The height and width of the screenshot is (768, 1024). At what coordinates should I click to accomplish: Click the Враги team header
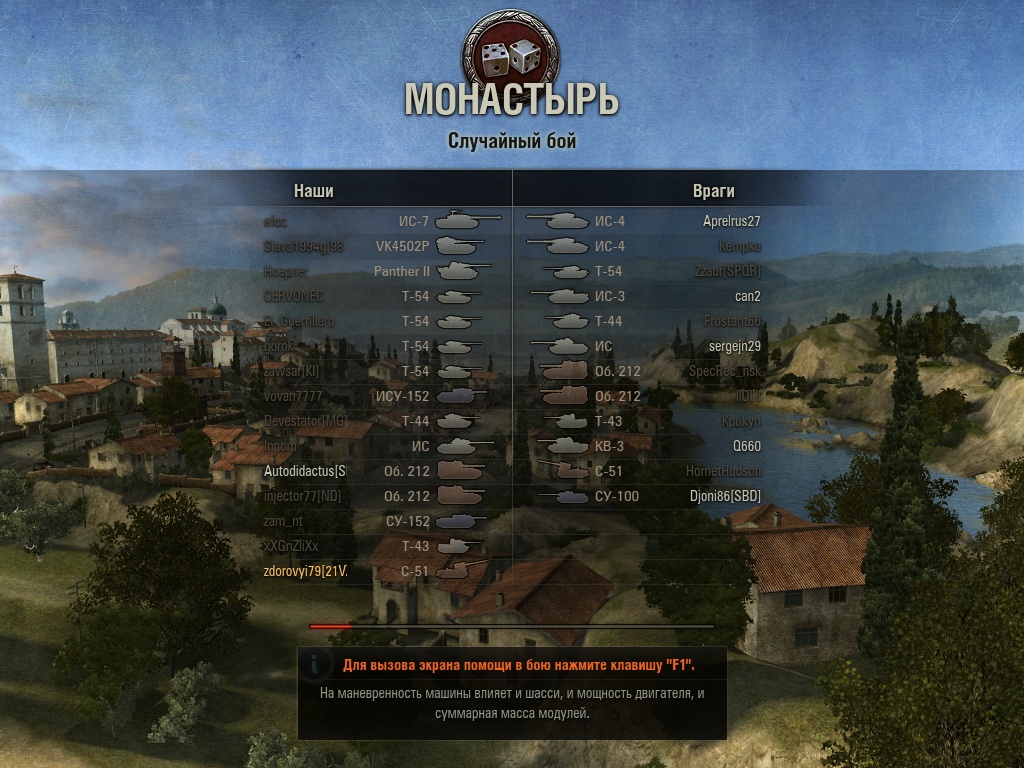713,191
